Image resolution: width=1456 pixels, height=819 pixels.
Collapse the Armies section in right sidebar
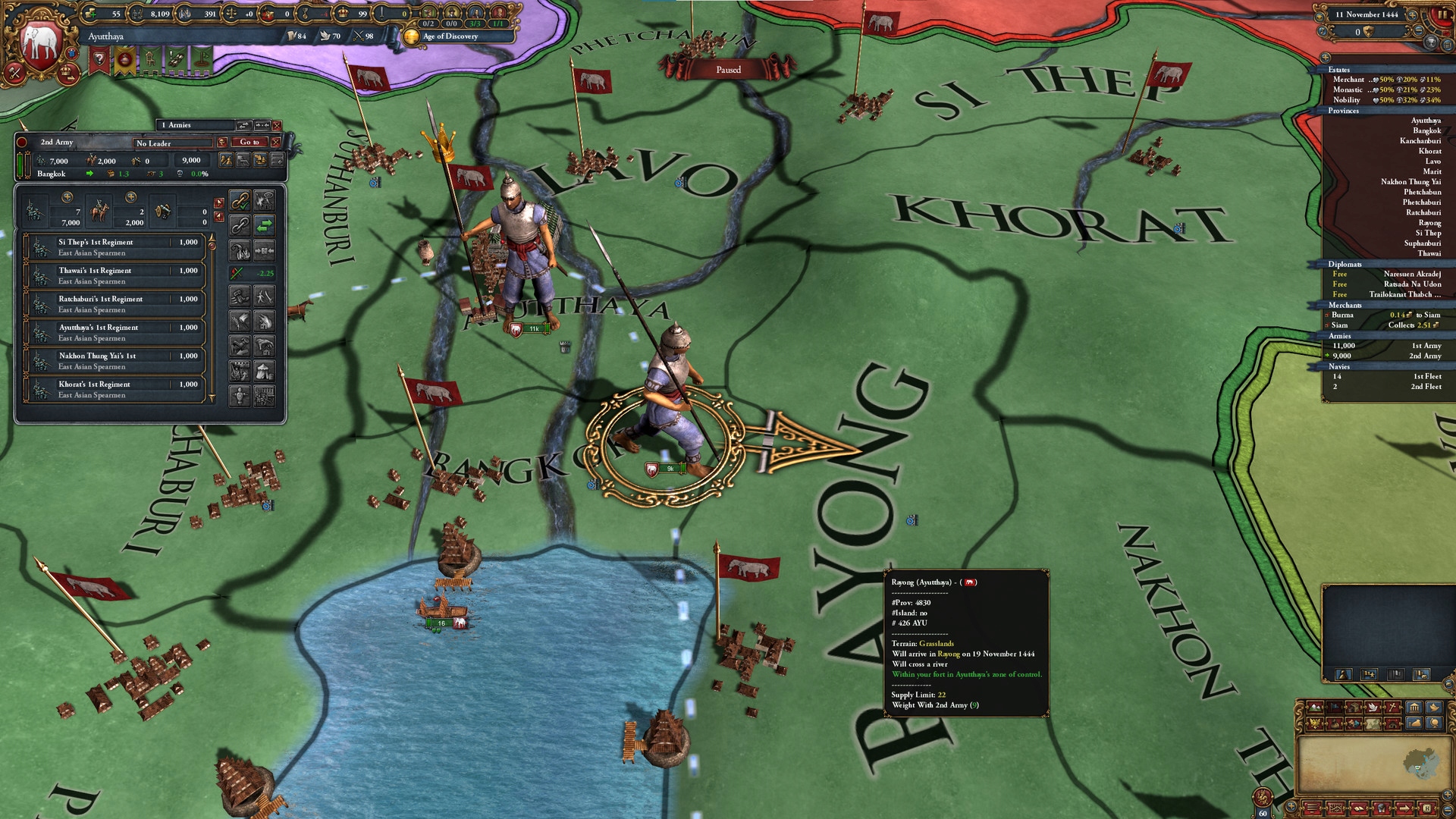[1341, 336]
